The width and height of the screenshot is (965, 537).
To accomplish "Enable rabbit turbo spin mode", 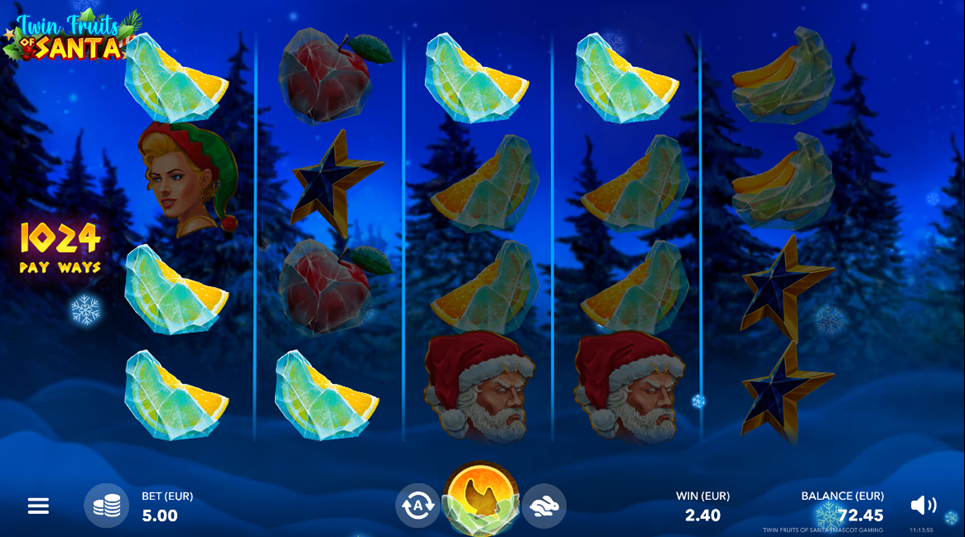I will [x=544, y=505].
